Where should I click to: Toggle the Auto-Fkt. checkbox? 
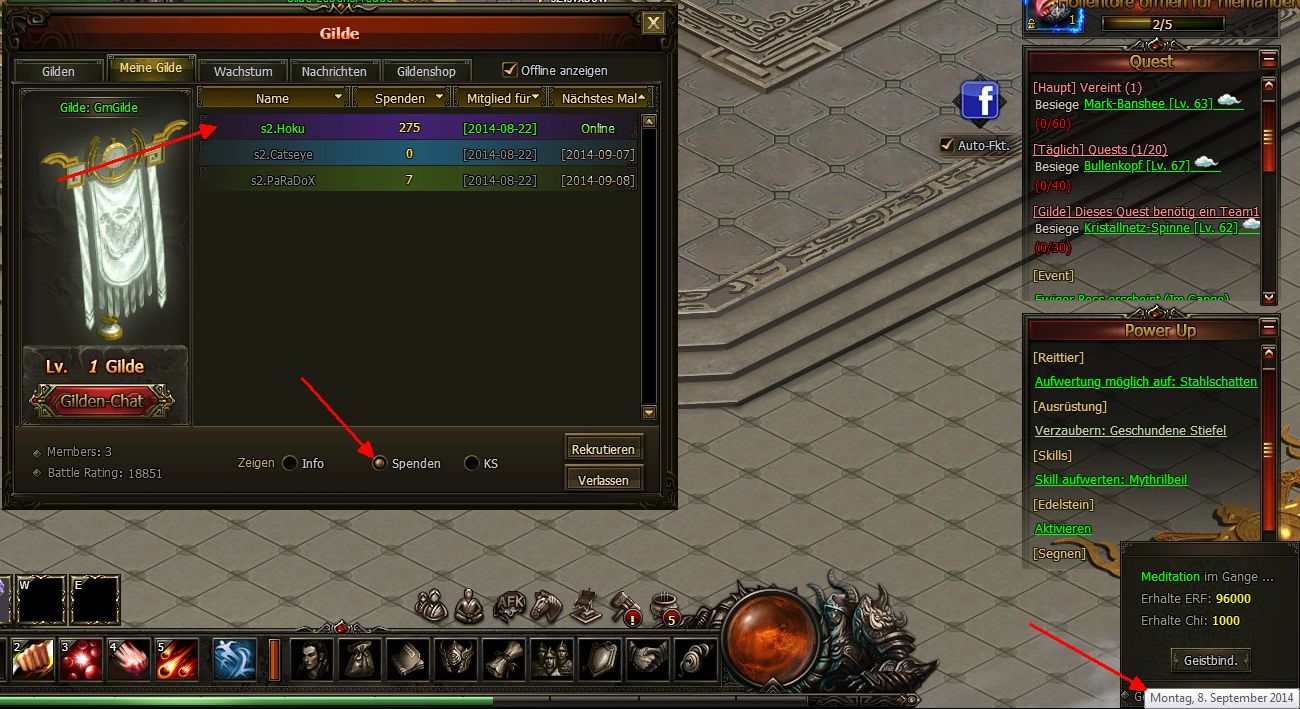pos(947,145)
